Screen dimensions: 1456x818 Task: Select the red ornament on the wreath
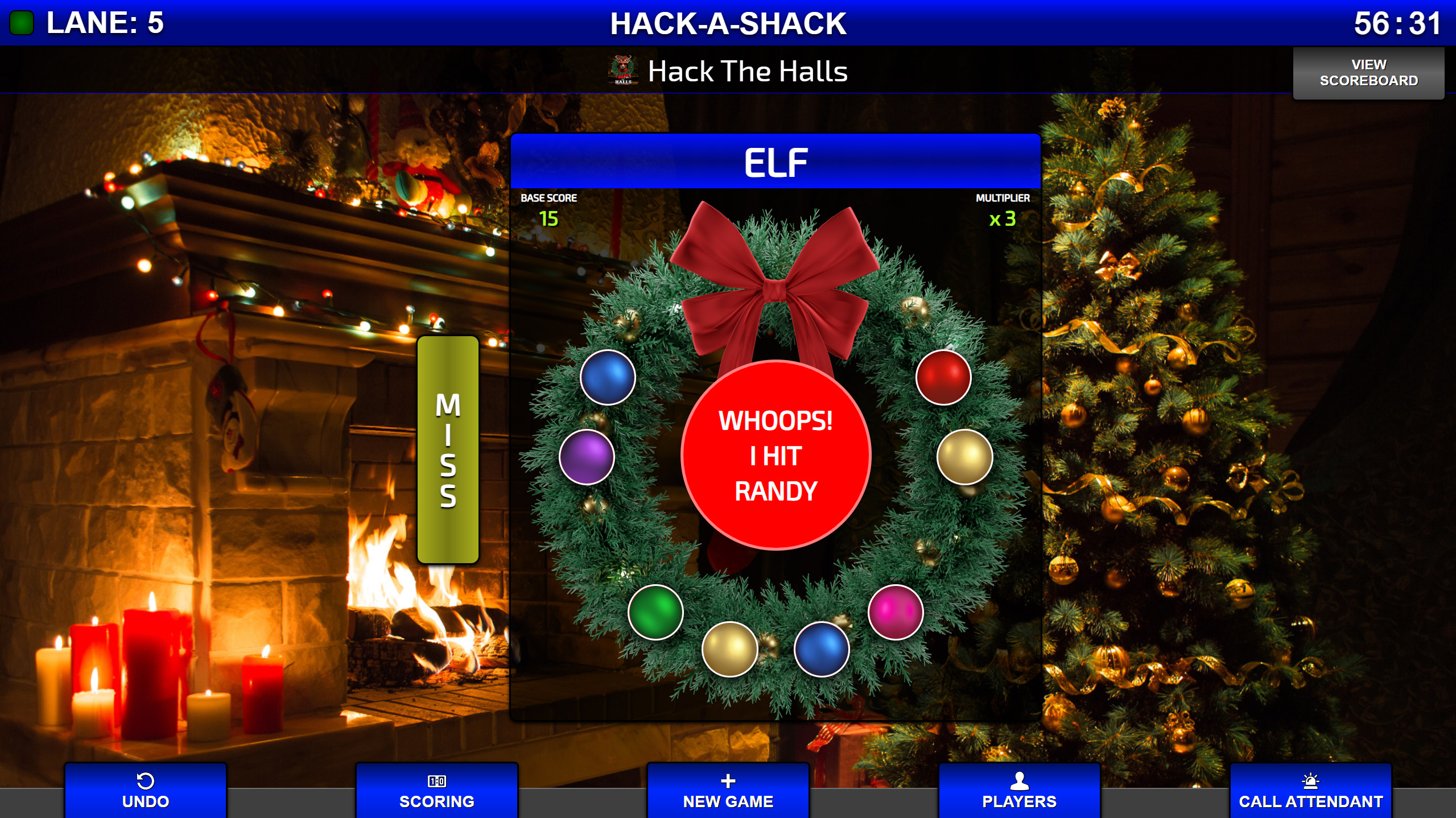coord(943,377)
